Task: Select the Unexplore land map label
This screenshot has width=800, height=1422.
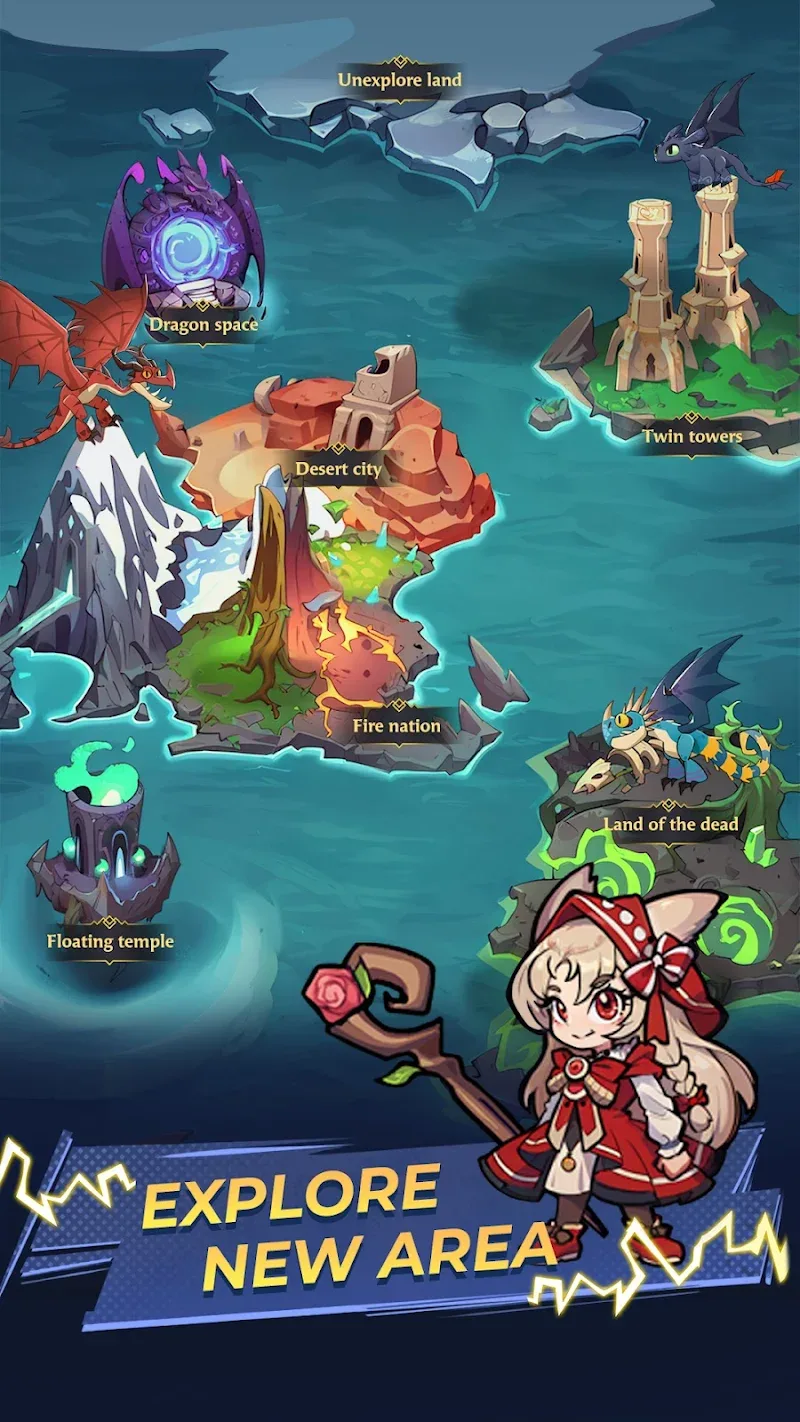Action: pyautogui.click(x=399, y=79)
